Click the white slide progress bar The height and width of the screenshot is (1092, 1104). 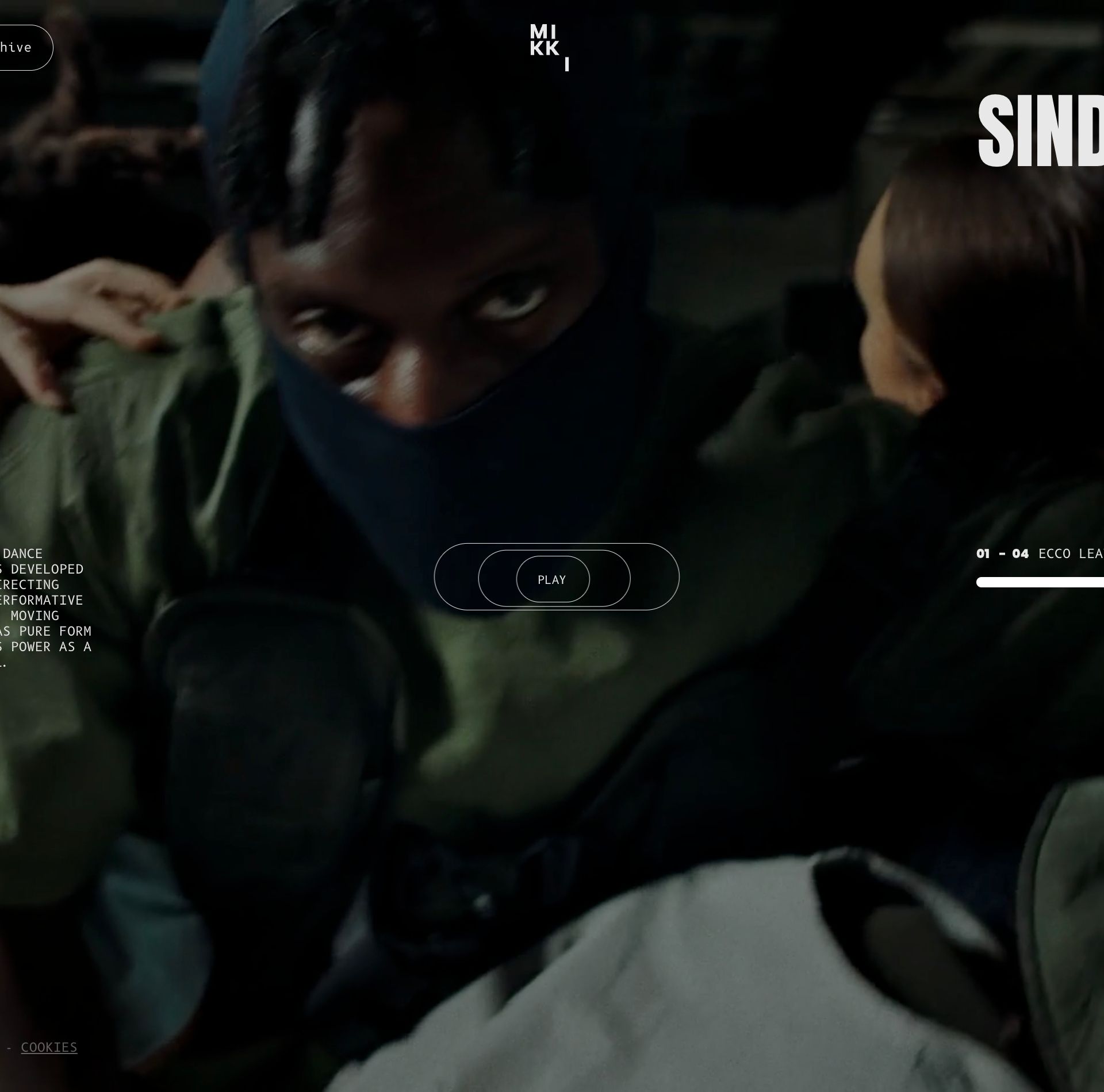(x=1041, y=582)
